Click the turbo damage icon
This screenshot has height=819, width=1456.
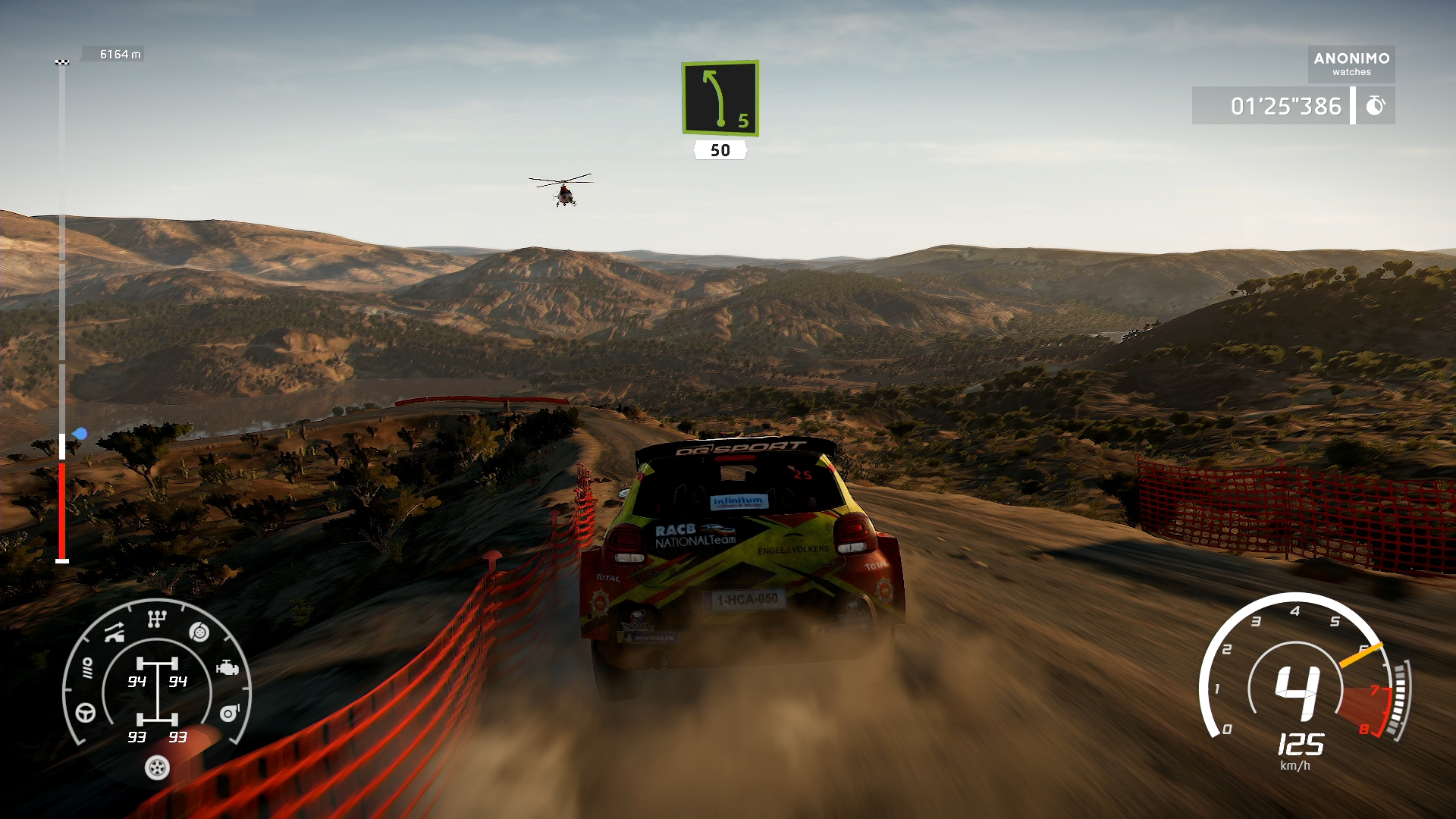pos(229,713)
